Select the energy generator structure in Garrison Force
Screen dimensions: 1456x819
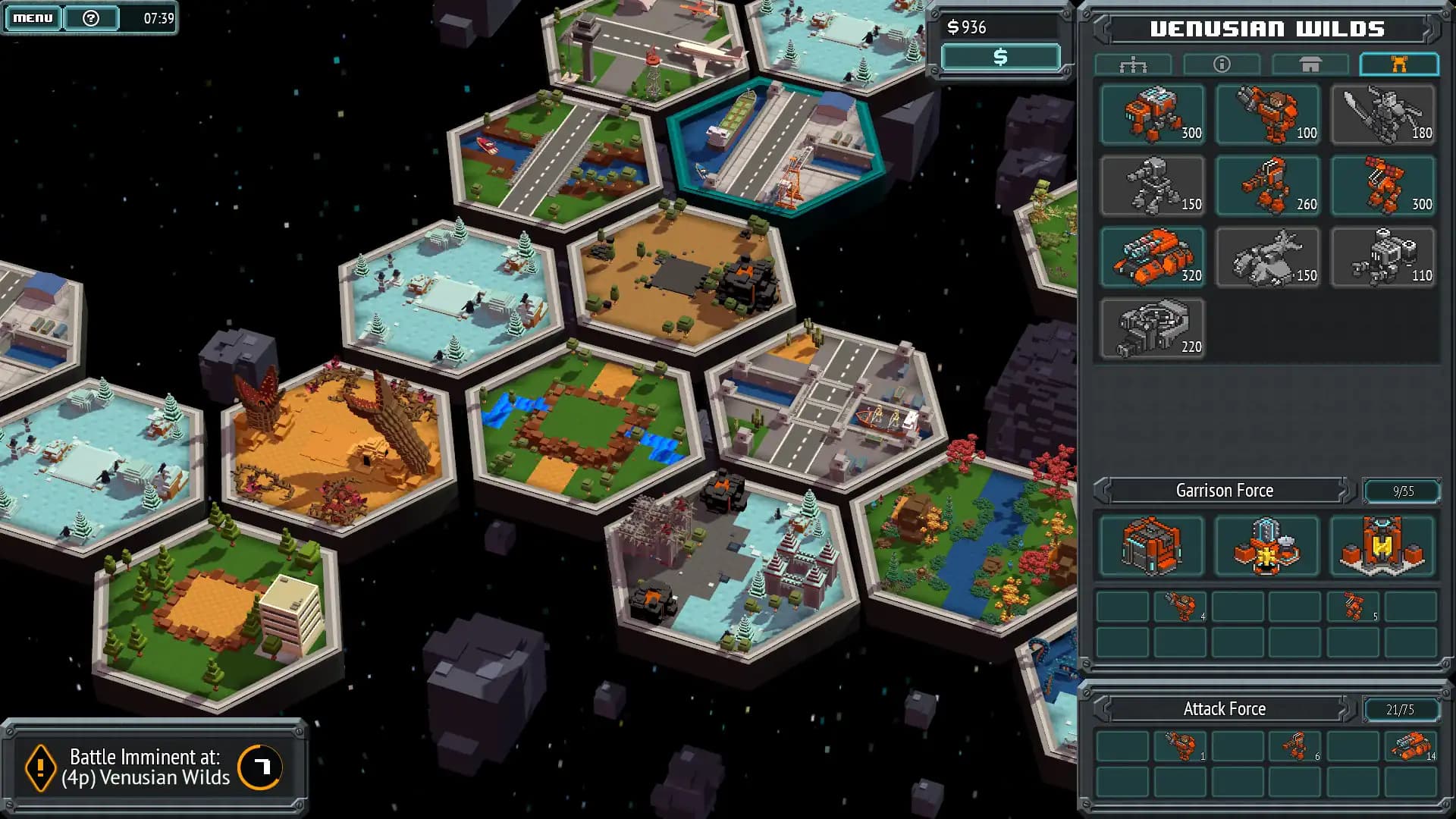pos(1268,546)
